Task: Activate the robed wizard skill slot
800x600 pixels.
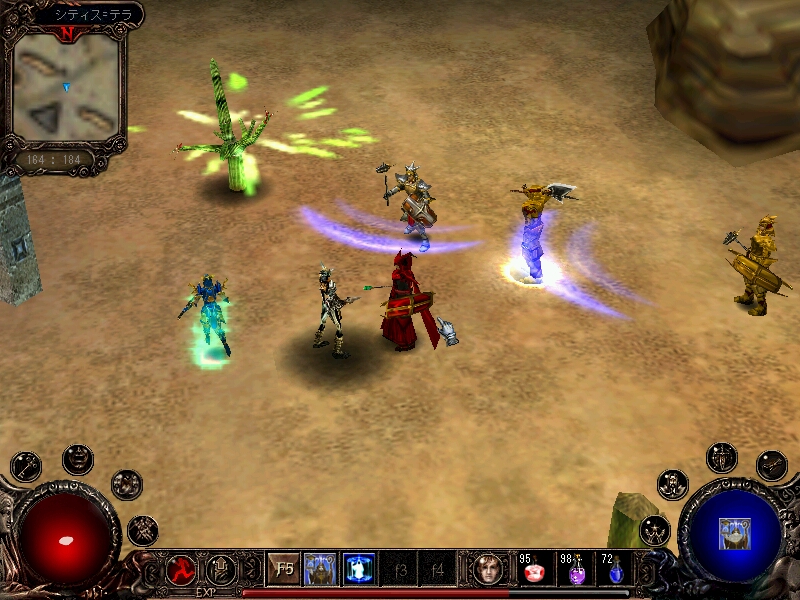Action: click(321, 570)
